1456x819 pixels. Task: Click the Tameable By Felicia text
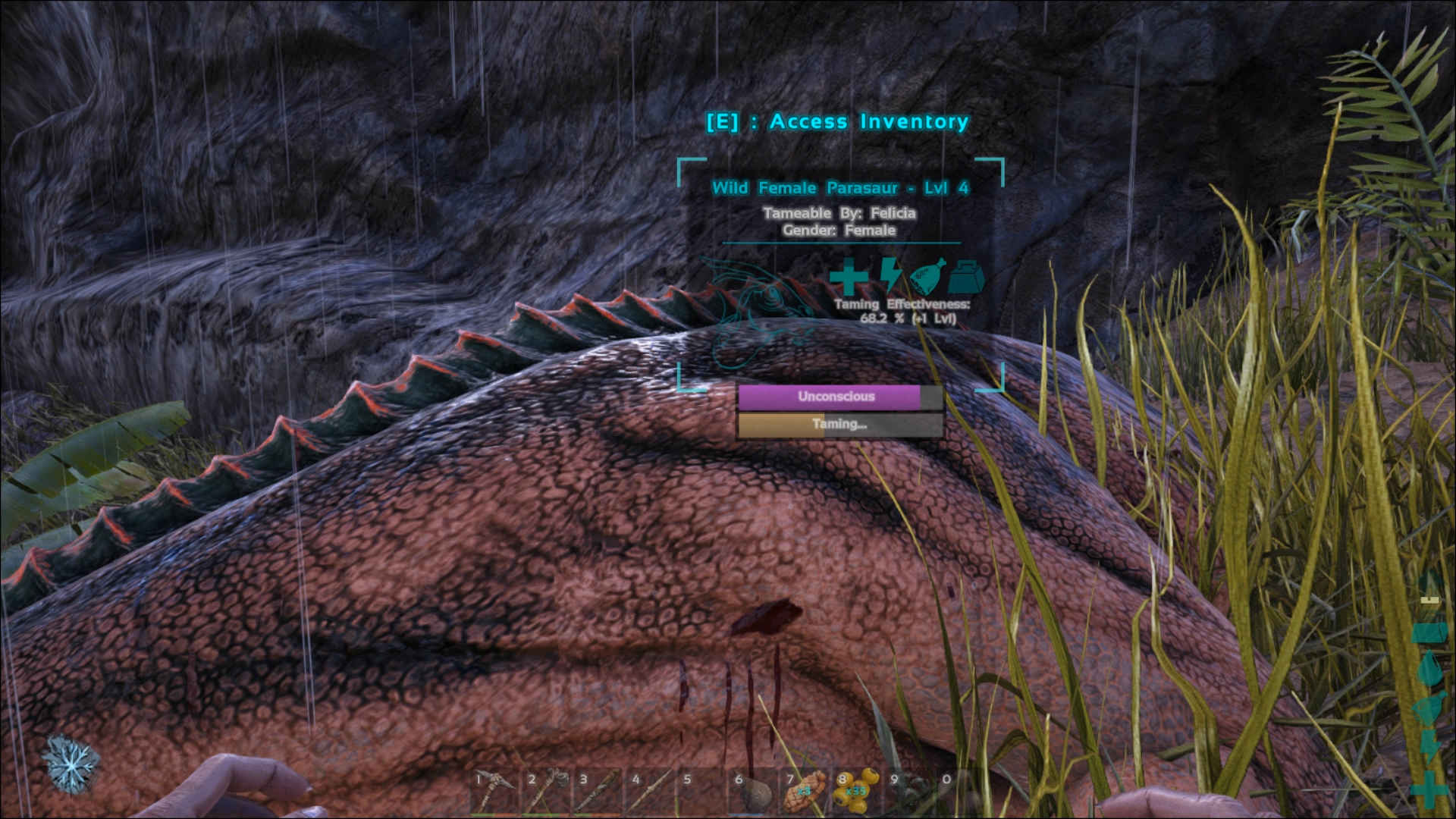click(840, 213)
